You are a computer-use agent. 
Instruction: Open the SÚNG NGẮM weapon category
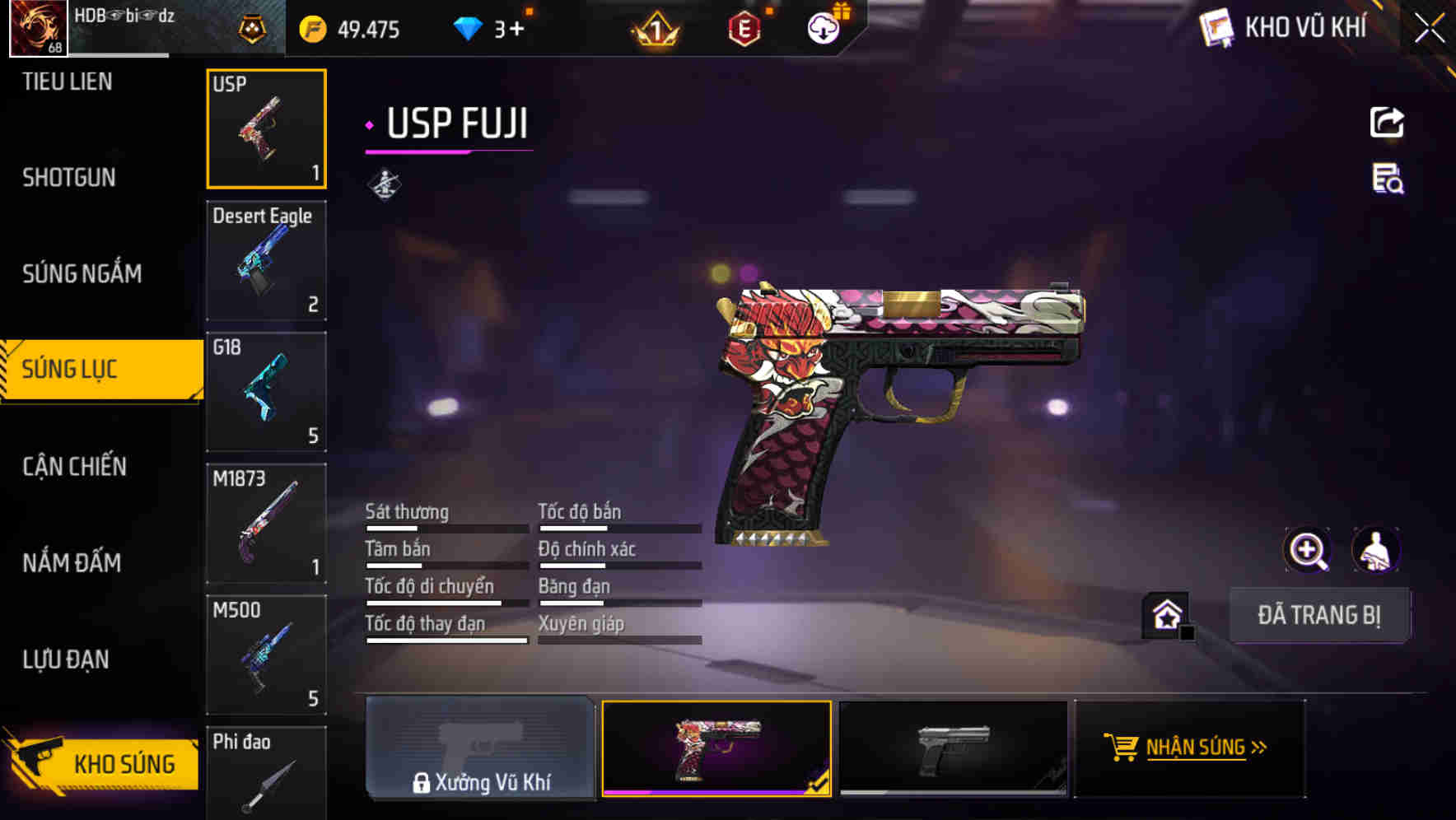point(82,273)
